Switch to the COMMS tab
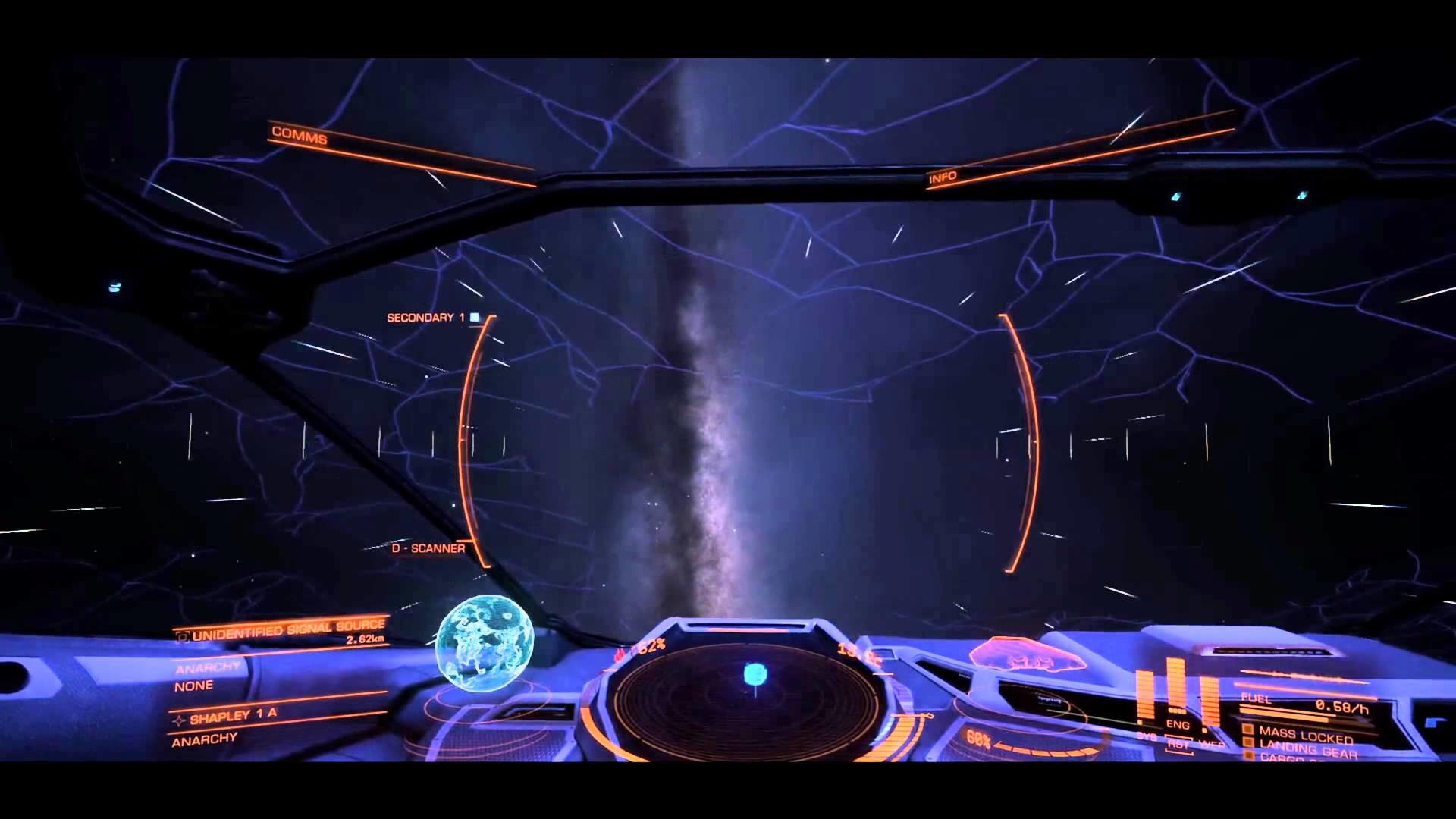This screenshot has width=1456, height=819. [x=300, y=136]
